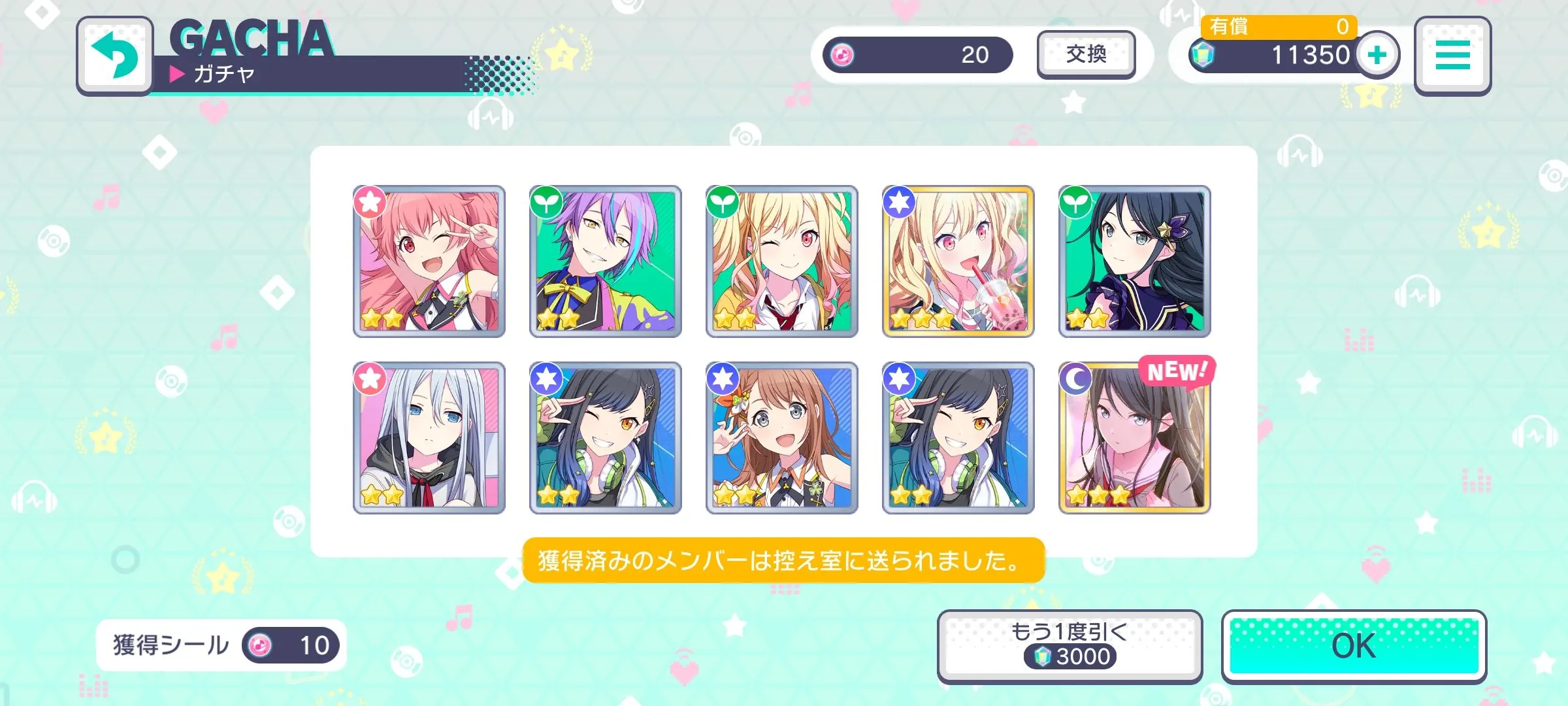Select the silver-haired girl card

pos(429,438)
